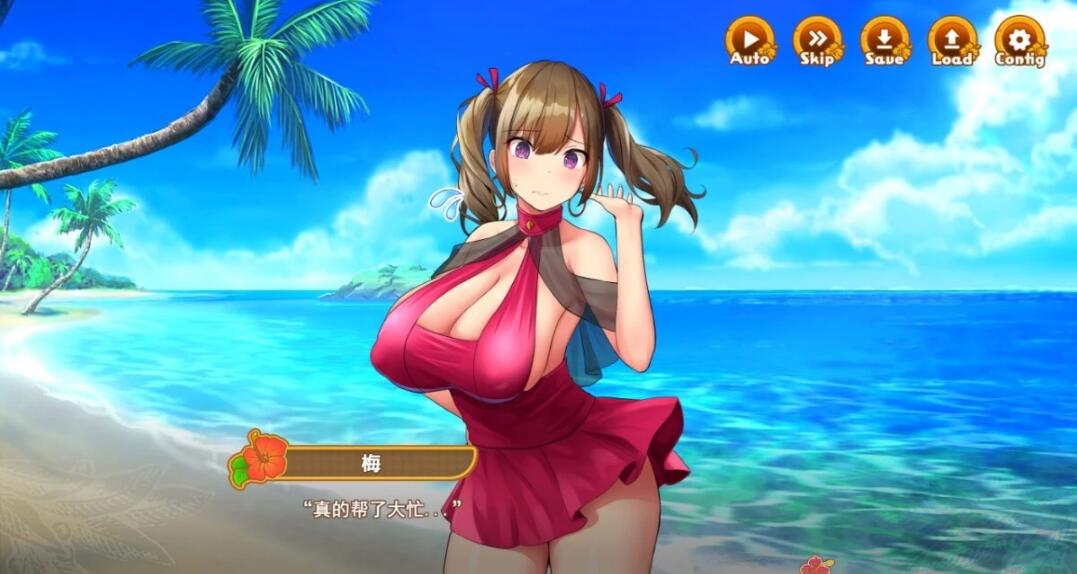Open the Config settings
Screen dimensions: 1077x574
coord(1019,40)
